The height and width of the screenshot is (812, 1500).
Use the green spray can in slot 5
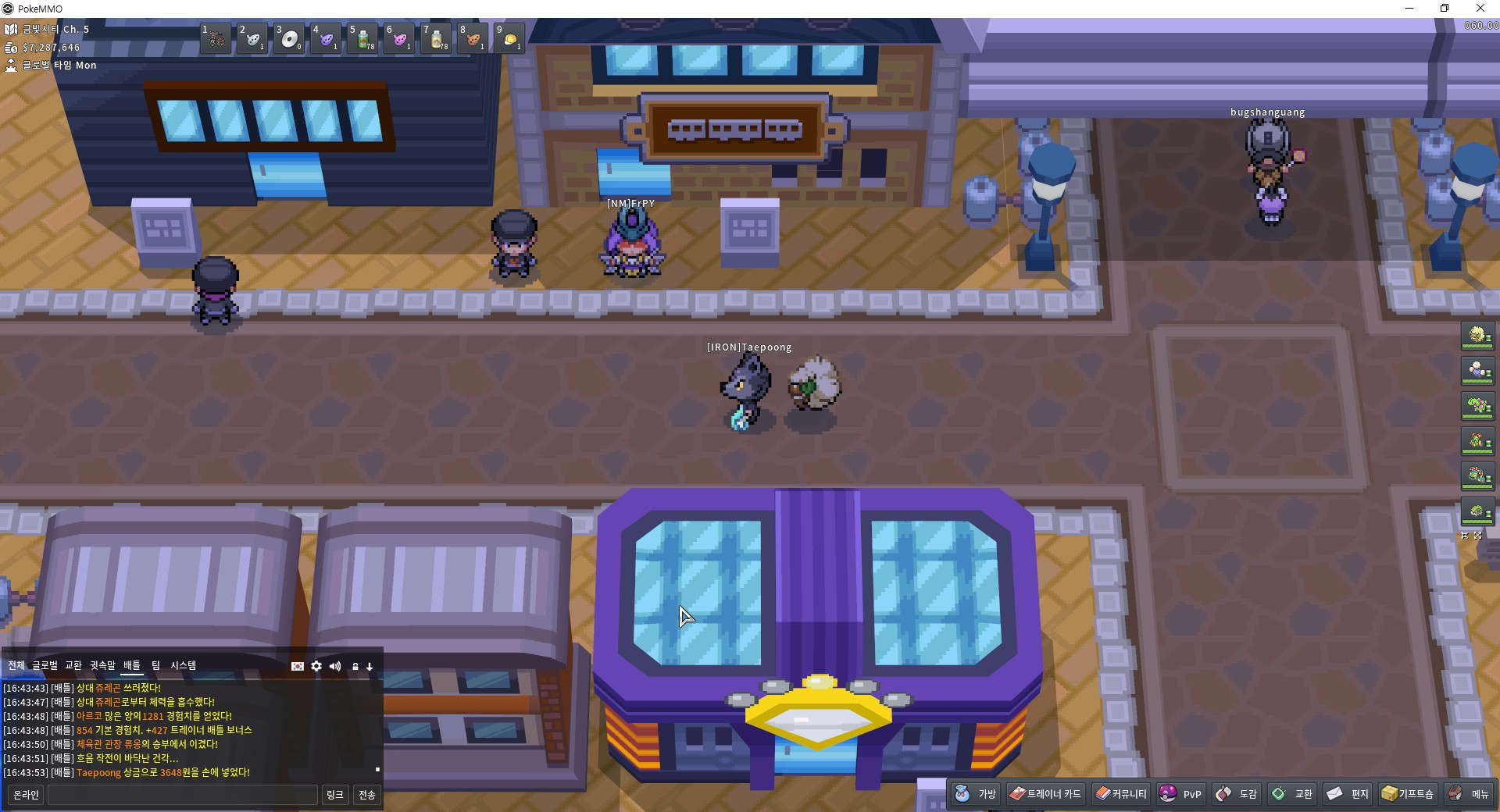click(363, 38)
